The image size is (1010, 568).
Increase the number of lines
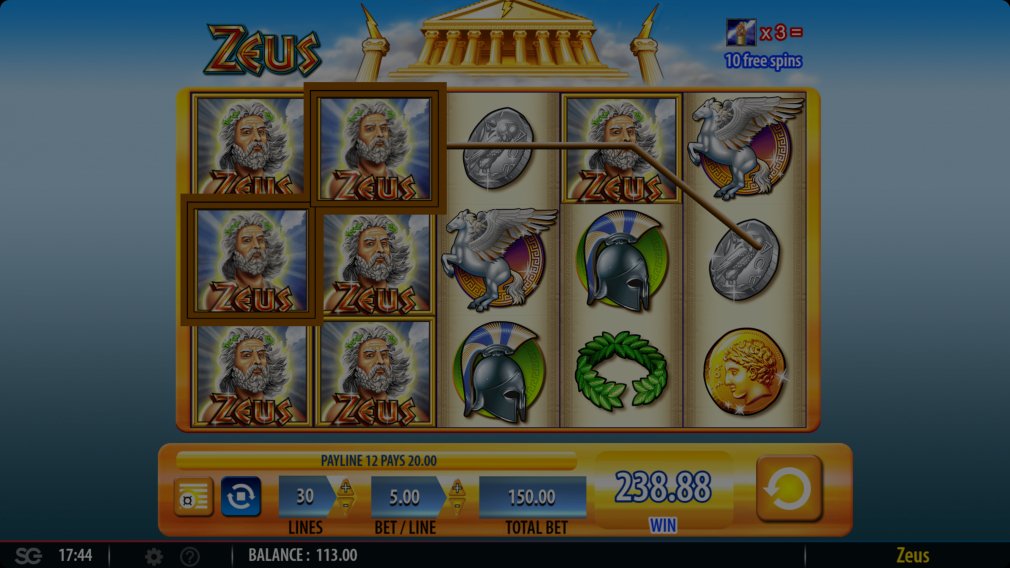(346, 488)
